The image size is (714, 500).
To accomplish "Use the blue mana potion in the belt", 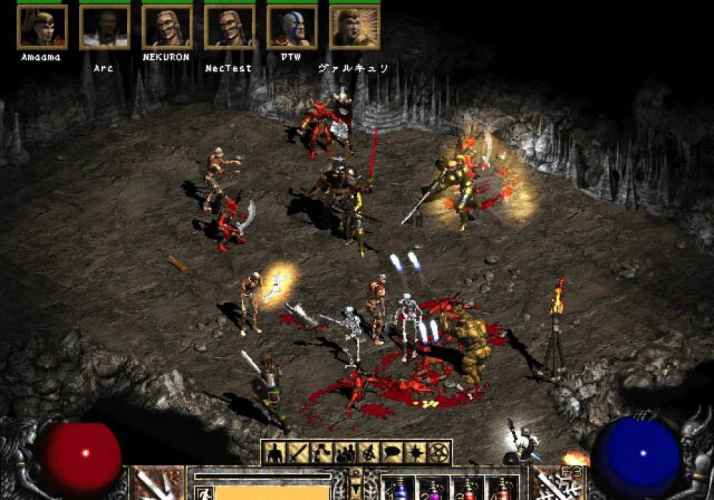I will click(x=398, y=489).
